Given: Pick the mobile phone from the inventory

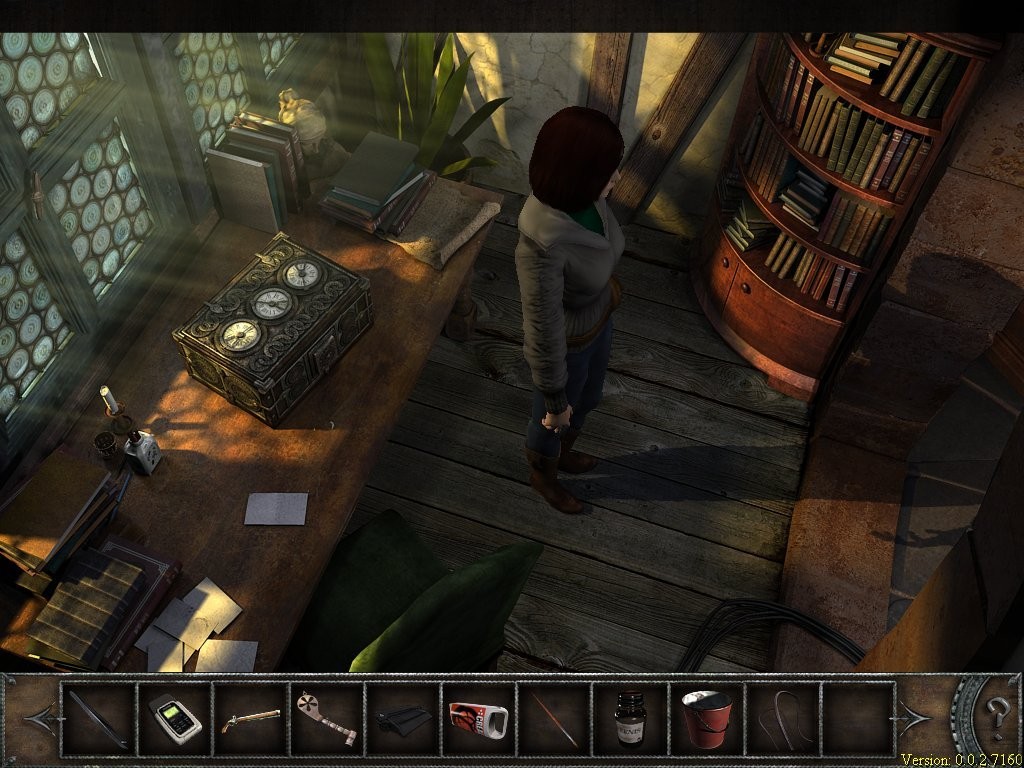Looking at the screenshot, I should pyautogui.click(x=174, y=718).
